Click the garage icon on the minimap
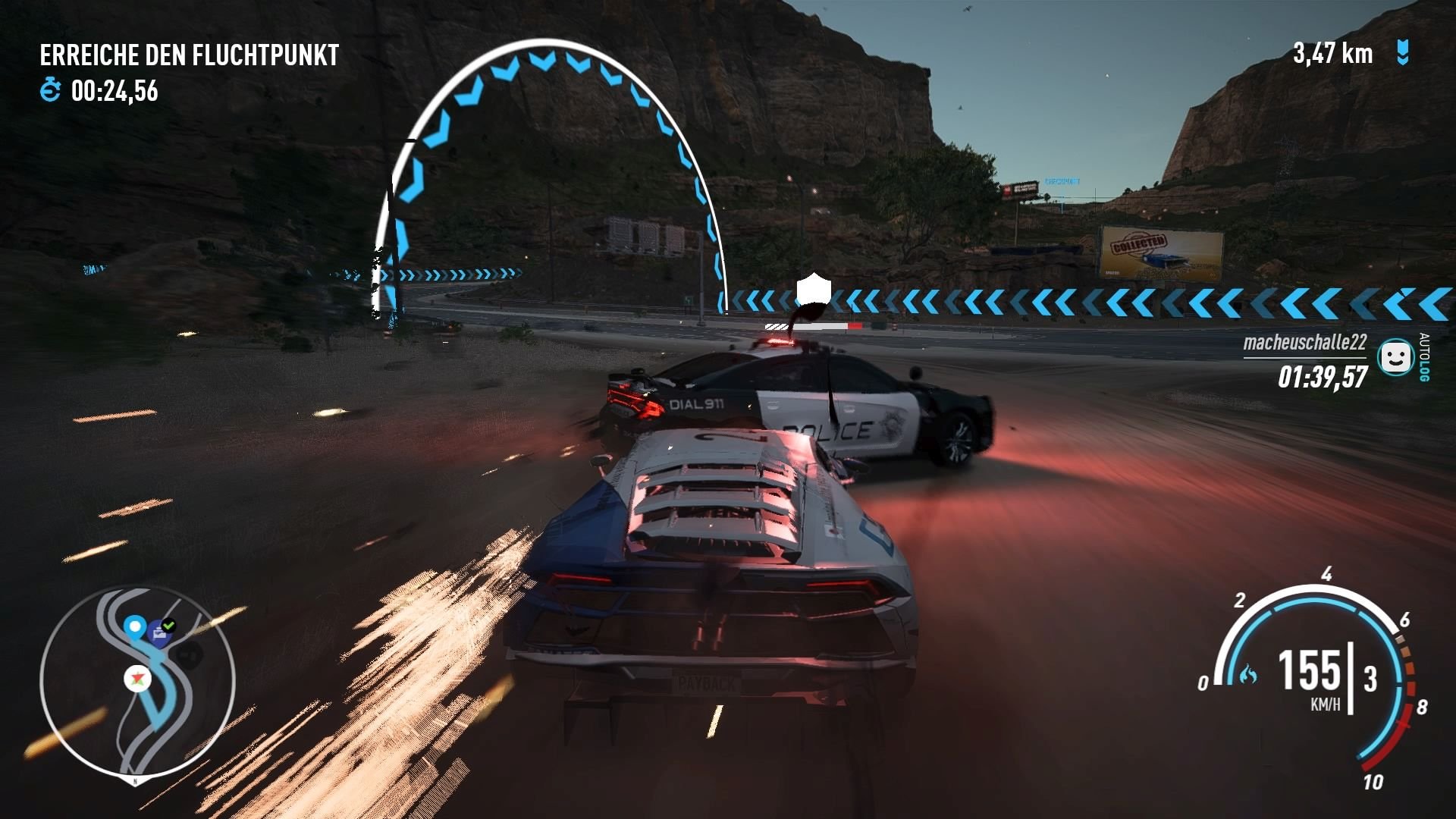 pos(158,632)
